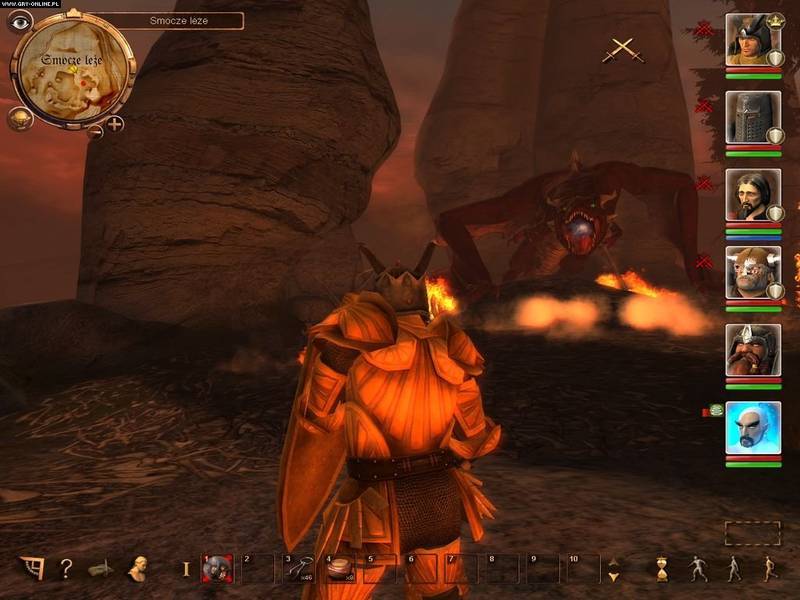Select the running figure movement mode
This screenshot has height=600, width=800.
[x=768, y=569]
